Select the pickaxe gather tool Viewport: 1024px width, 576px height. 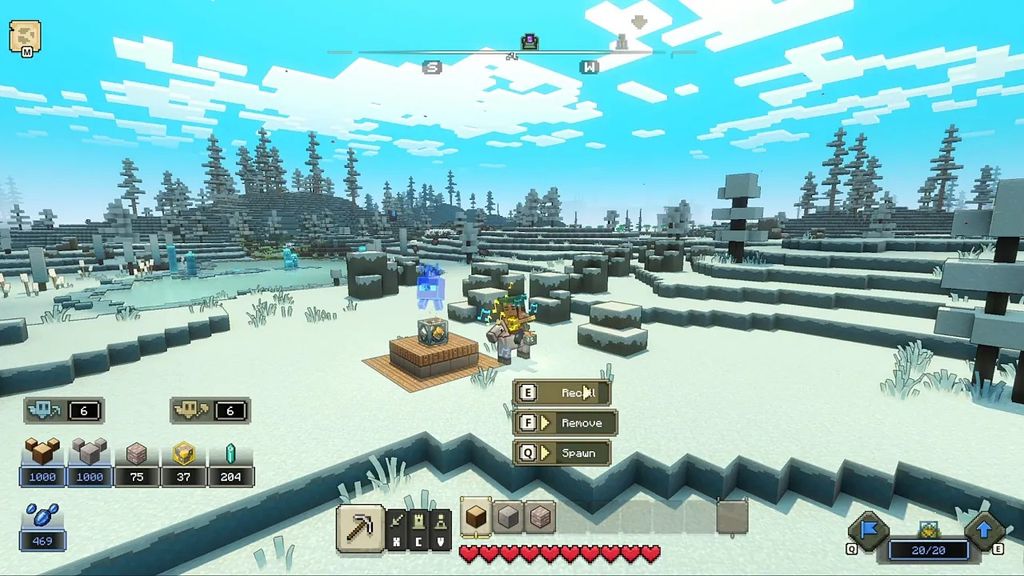[358, 525]
